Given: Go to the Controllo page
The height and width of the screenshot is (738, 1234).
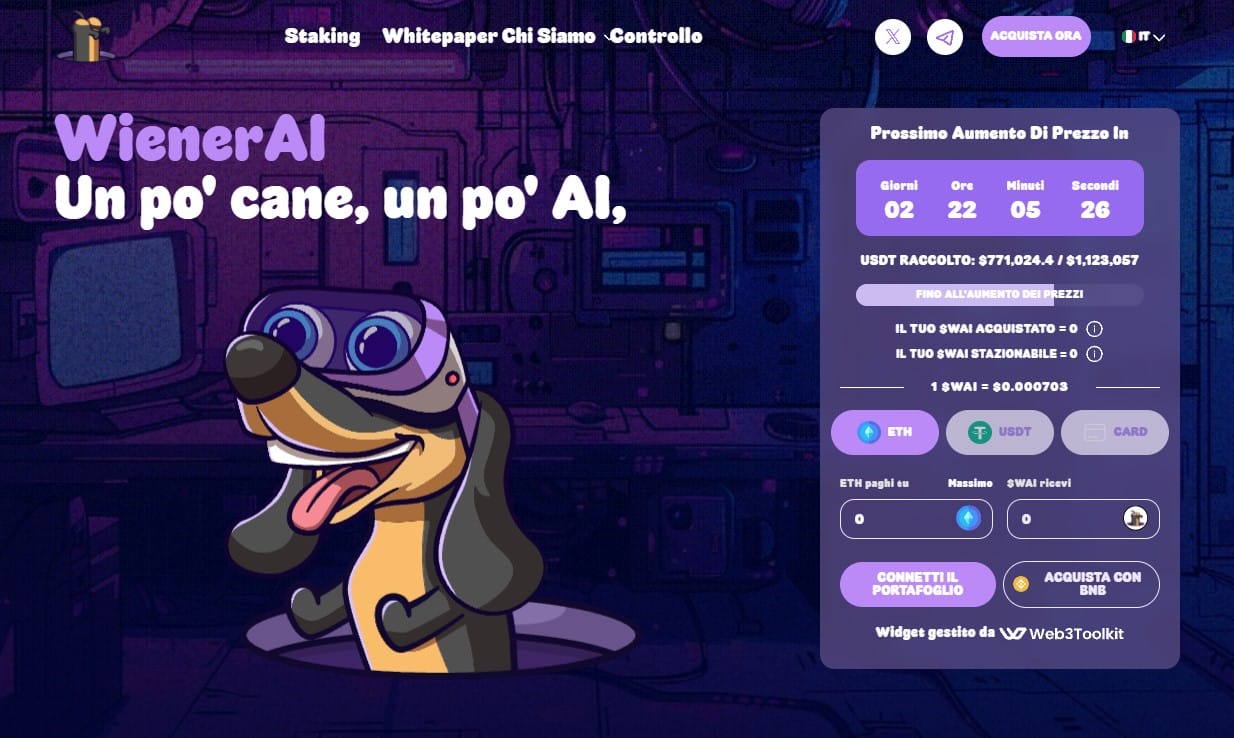Looking at the screenshot, I should coord(657,36).
